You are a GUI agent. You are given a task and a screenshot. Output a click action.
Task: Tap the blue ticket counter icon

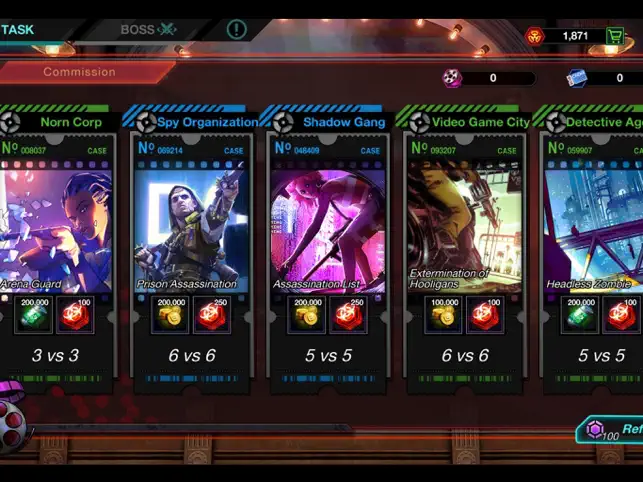[577, 78]
